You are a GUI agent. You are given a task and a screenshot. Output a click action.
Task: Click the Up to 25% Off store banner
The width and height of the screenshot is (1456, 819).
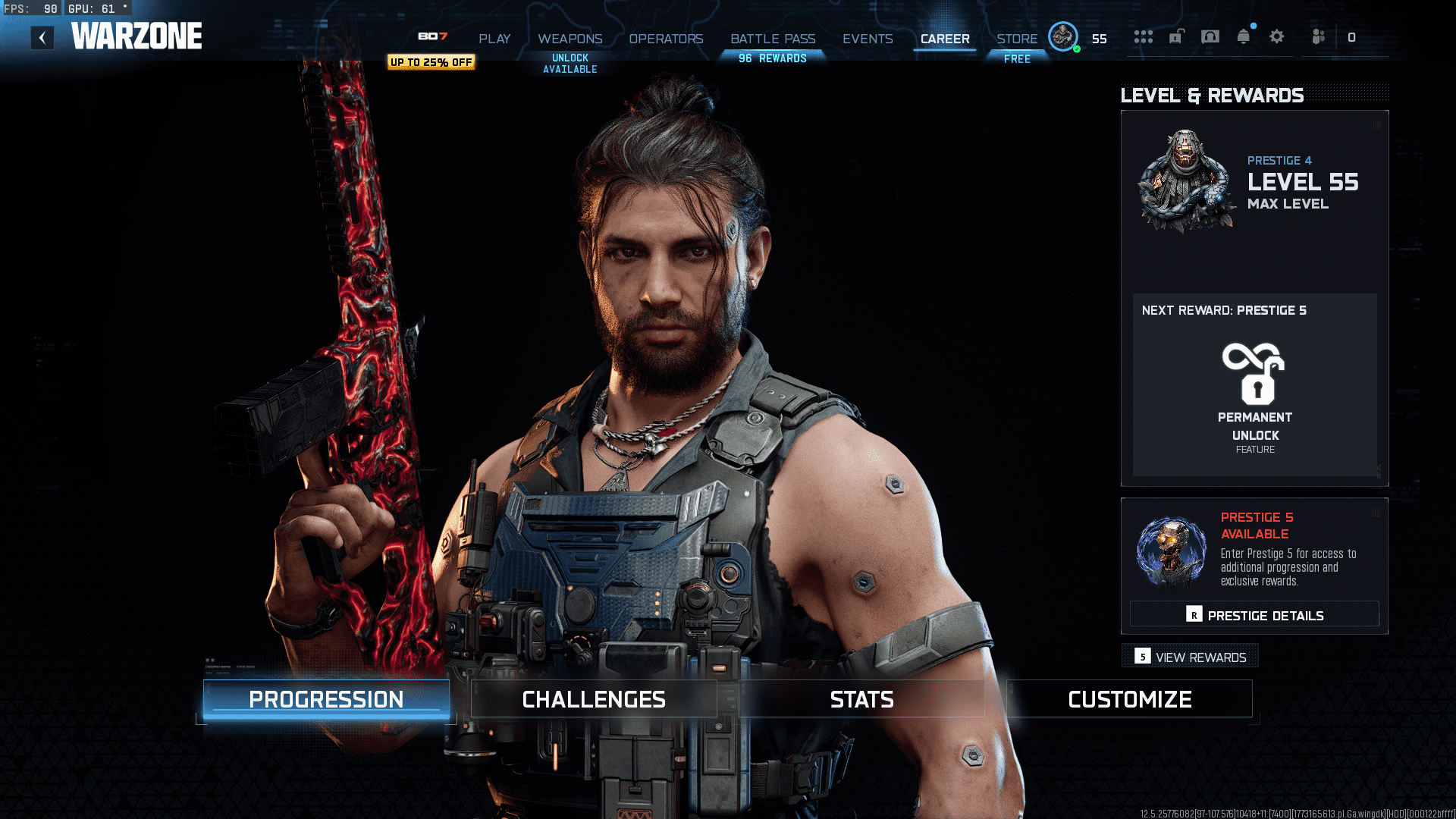coord(431,63)
